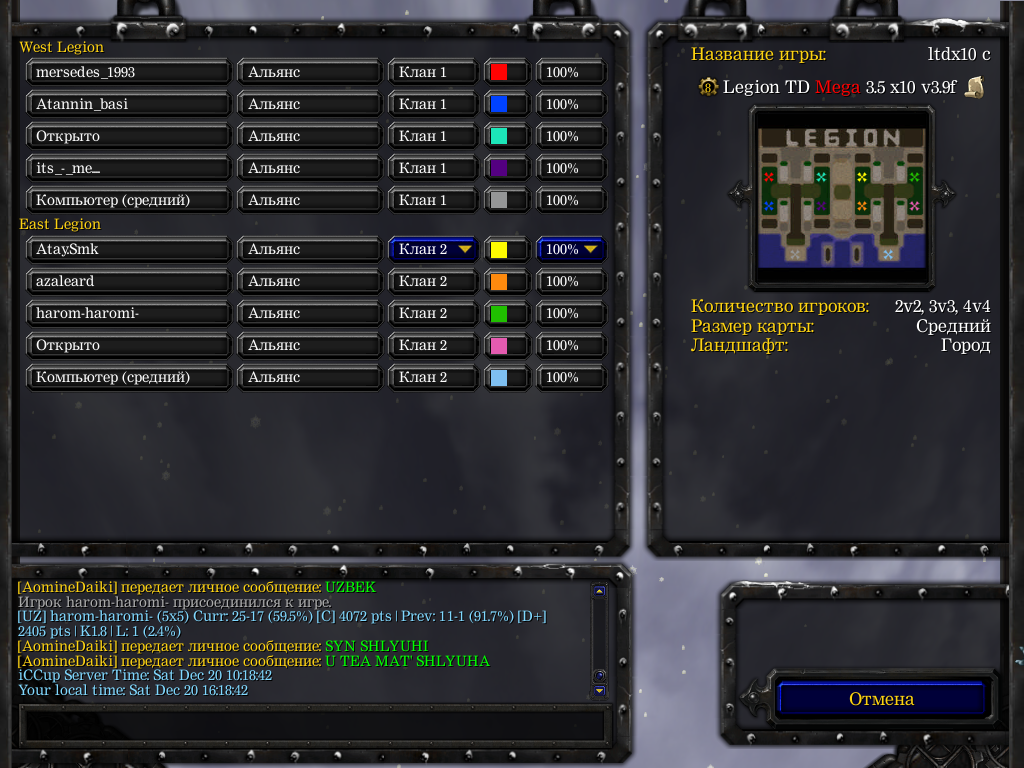1024x768 pixels.
Task: Select the mersedes_1993 player slot
Action: [129, 72]
